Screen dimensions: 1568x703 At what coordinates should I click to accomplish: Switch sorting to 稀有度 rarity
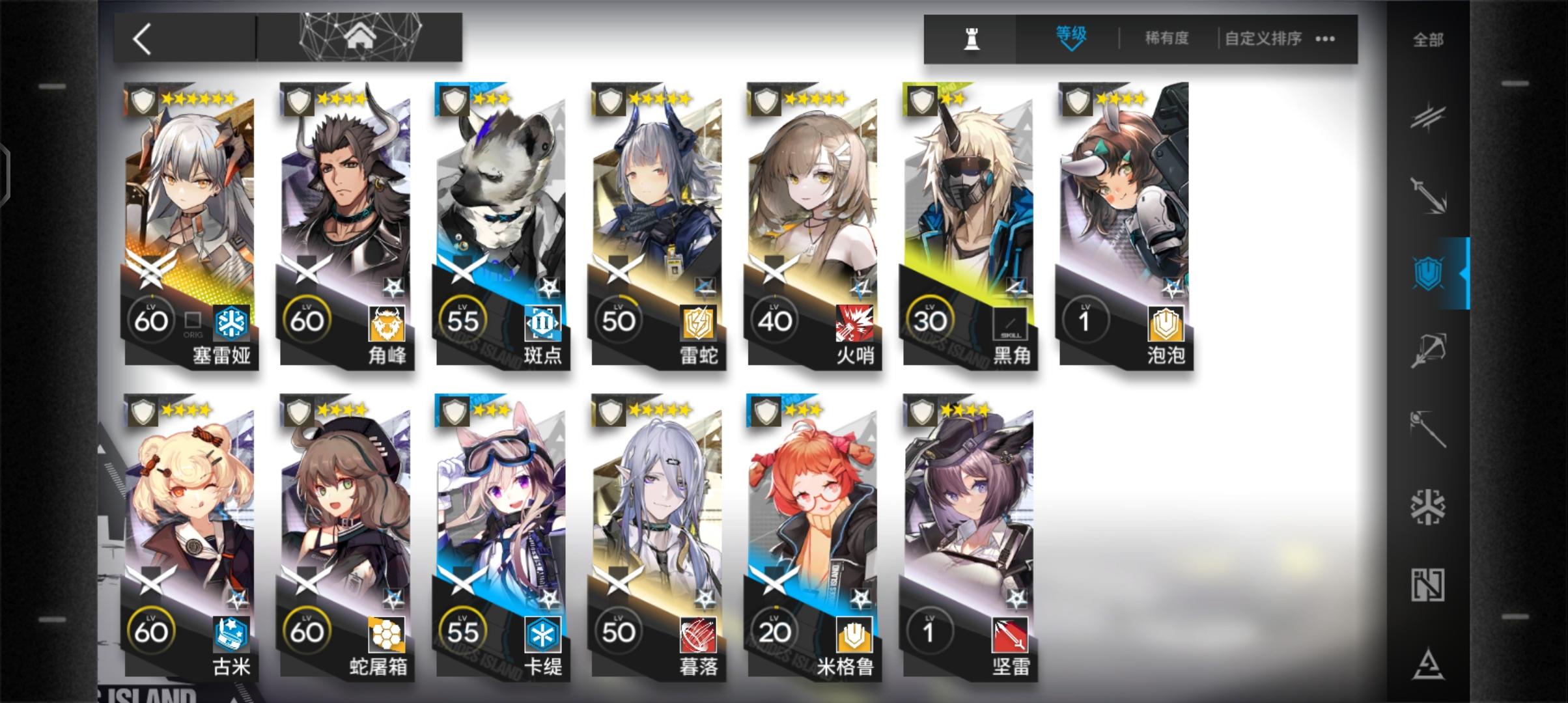(x=1165, y=38)
